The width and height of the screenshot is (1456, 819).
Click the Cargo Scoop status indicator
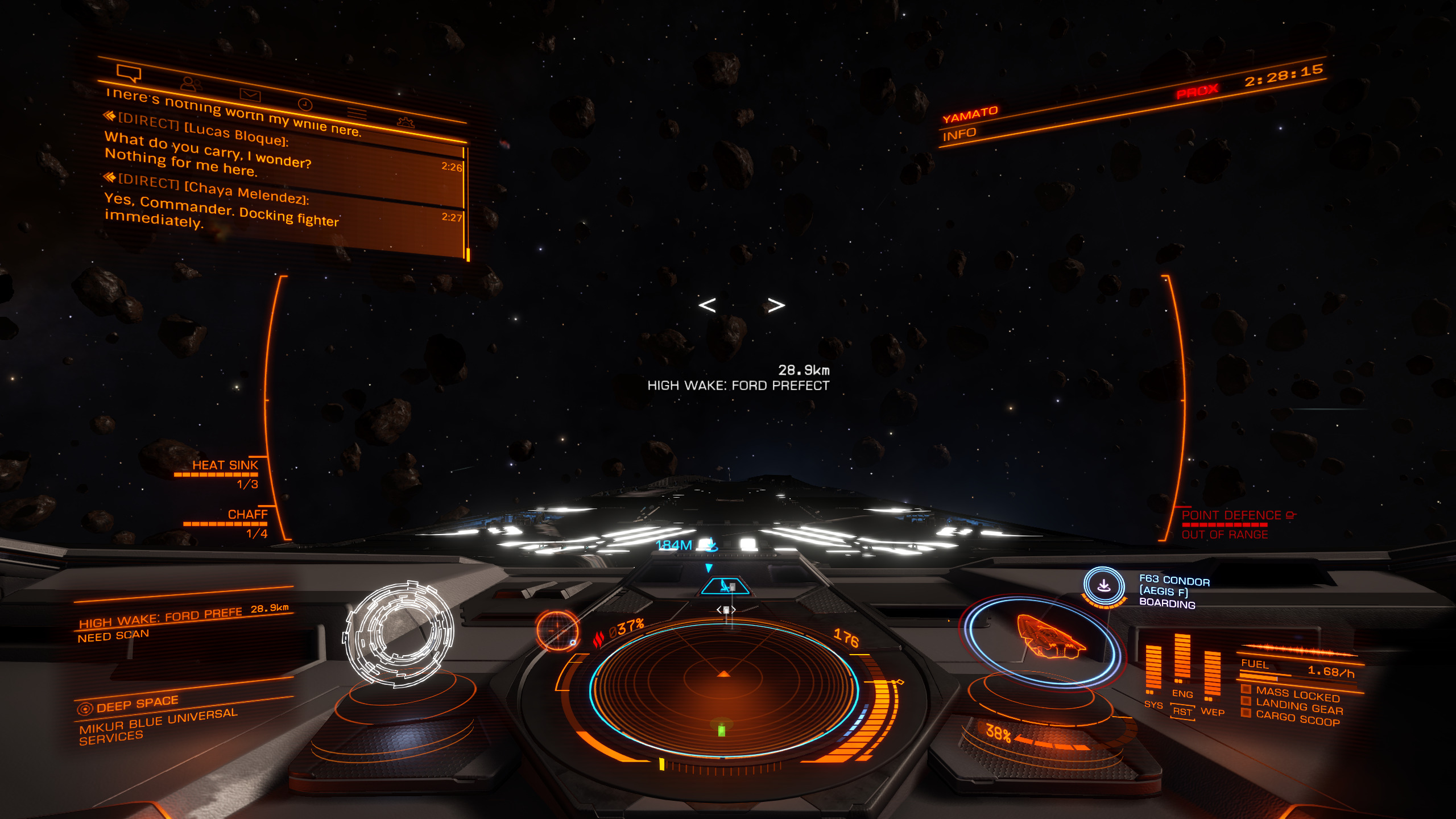point(1297,719)
